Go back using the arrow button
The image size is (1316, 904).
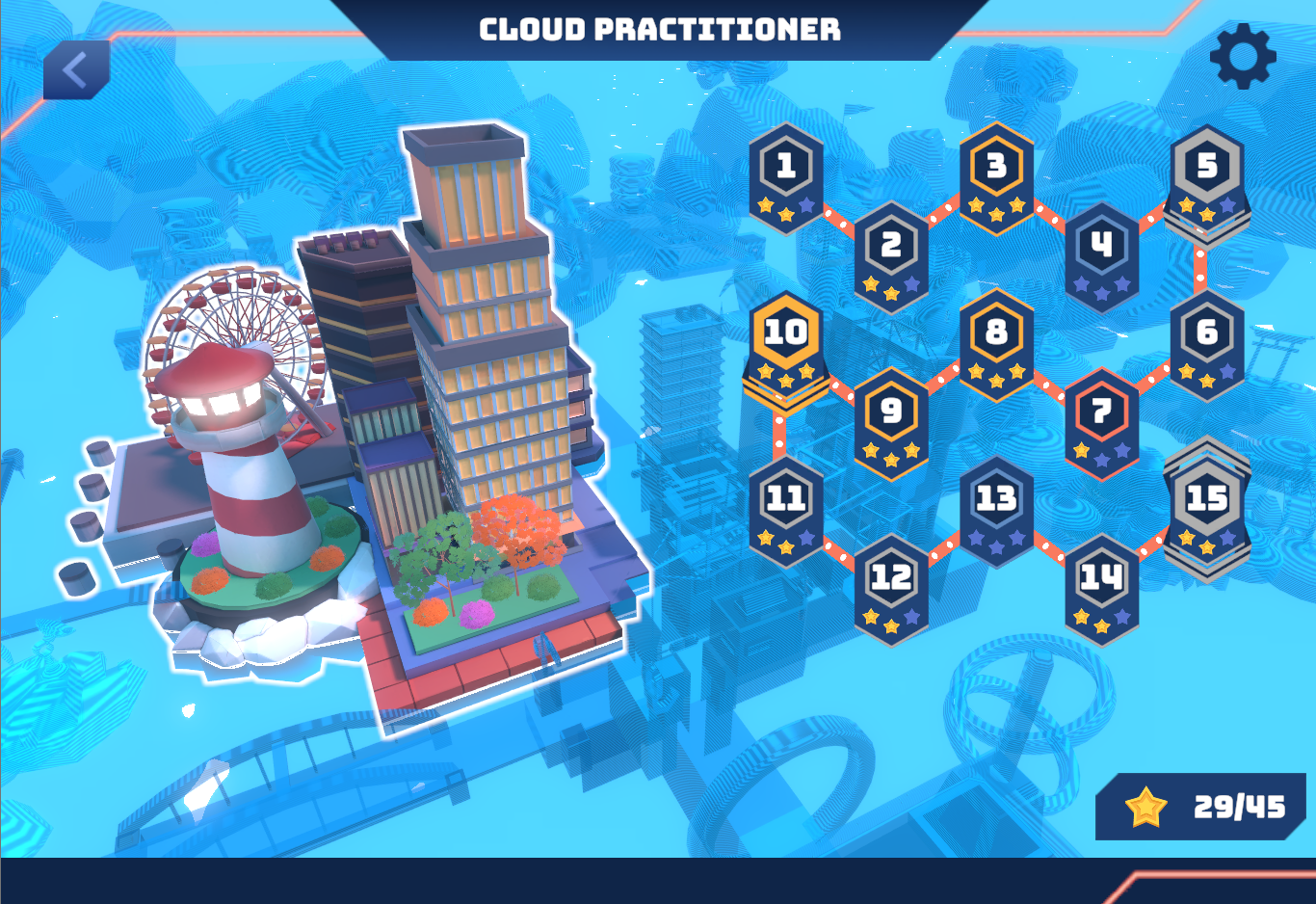coord(76,69)
